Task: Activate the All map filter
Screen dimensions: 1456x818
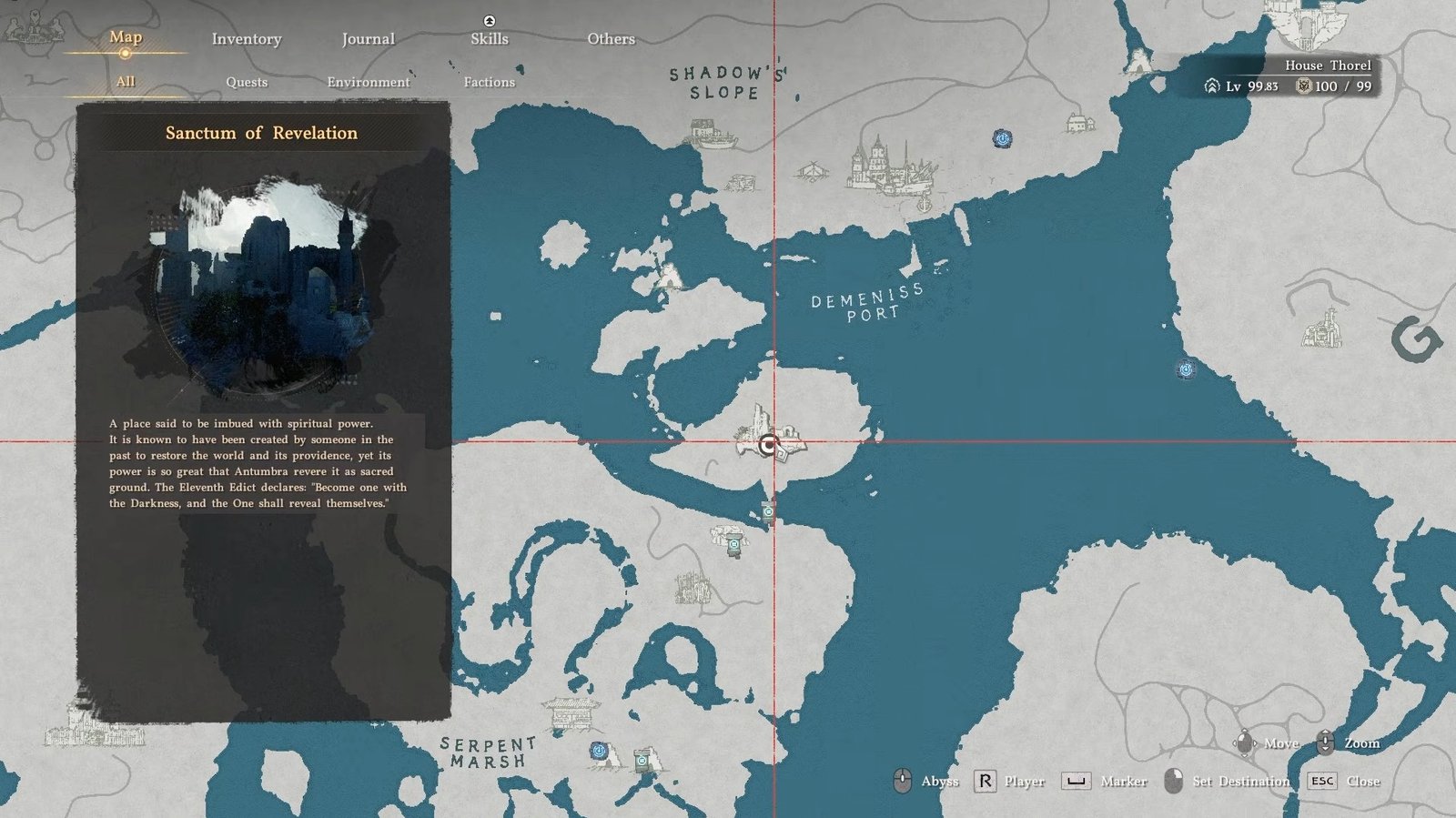Action: (126, 82)
